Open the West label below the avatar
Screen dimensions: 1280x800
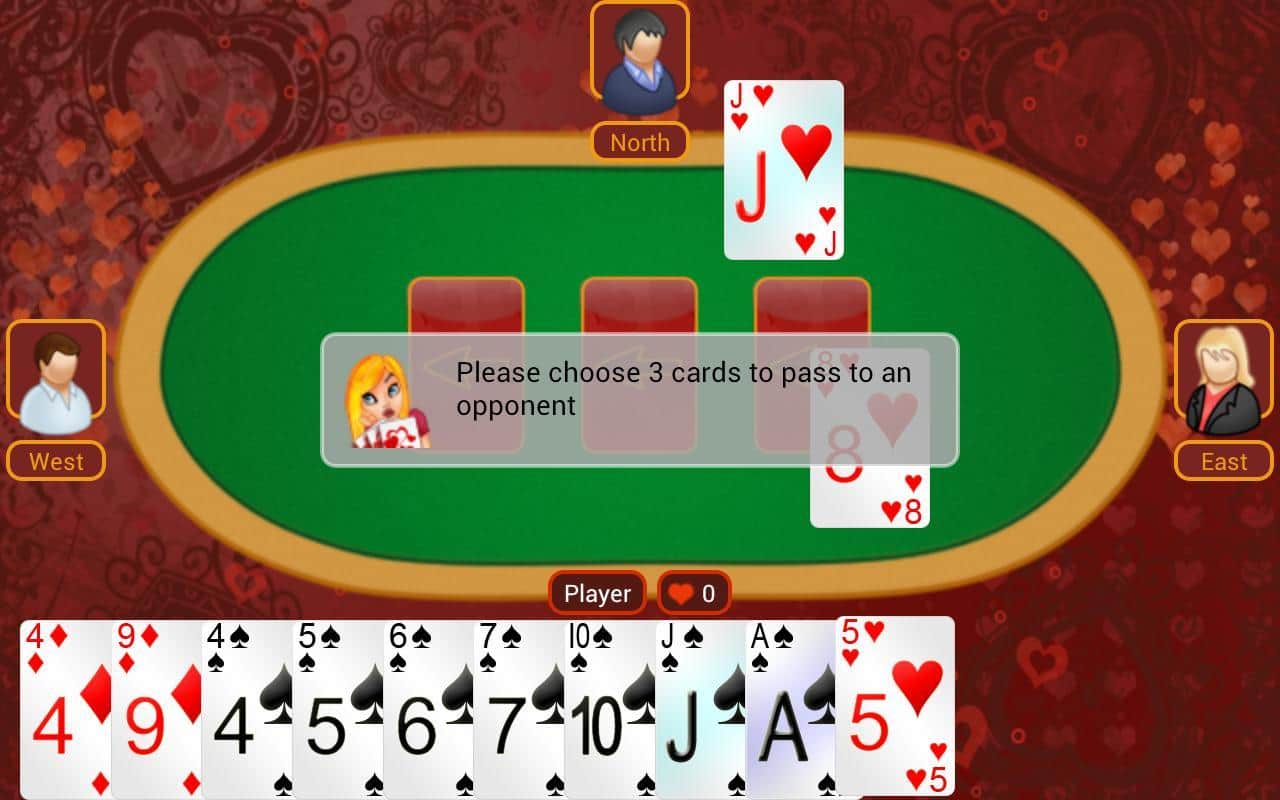(x=55, y=461)
